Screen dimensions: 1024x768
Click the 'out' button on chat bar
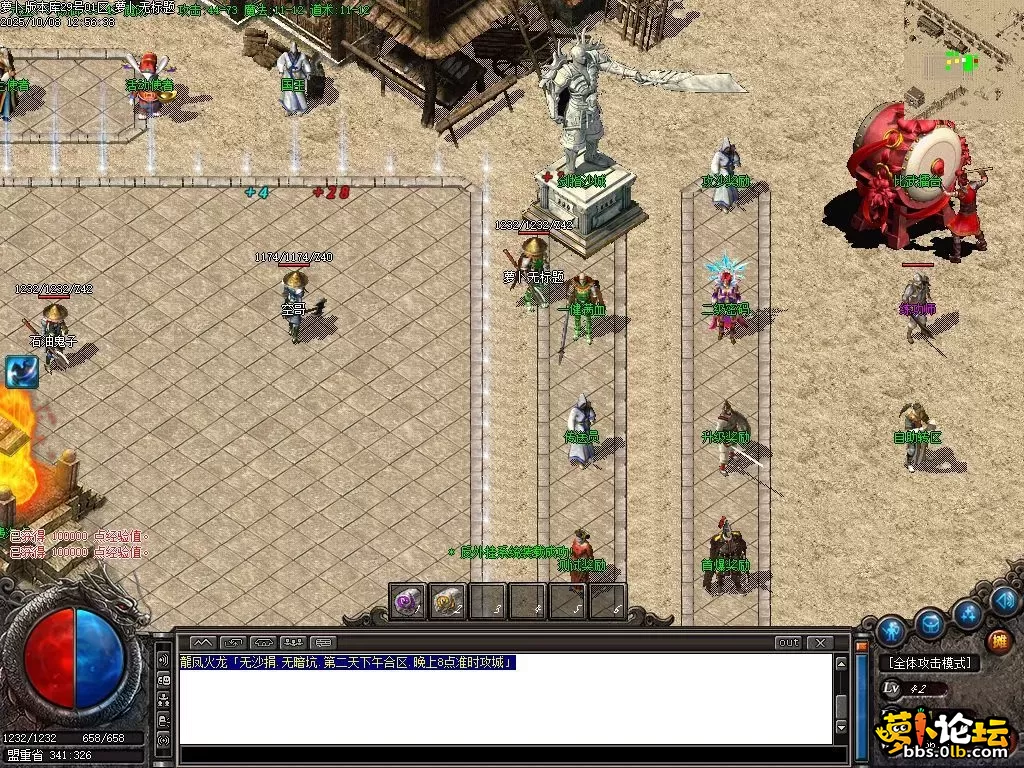tap(789, 642)
